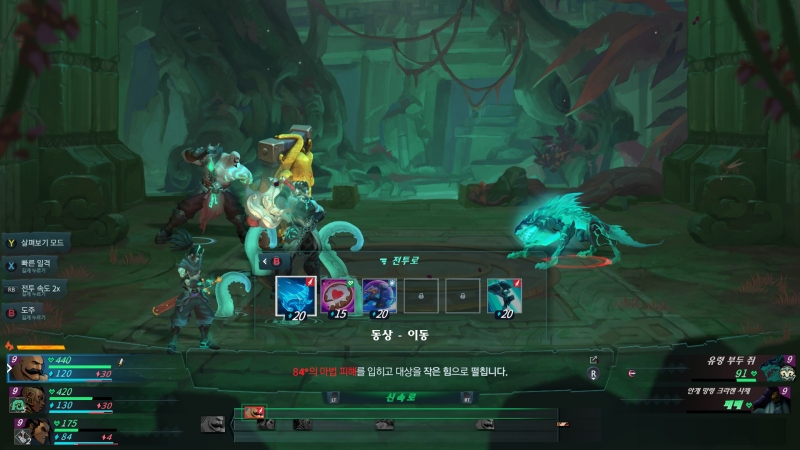This screenshot has height=450, width=800.
Task: Click the 빠른 일격 quick strike option
Action: tap(35, 265)
